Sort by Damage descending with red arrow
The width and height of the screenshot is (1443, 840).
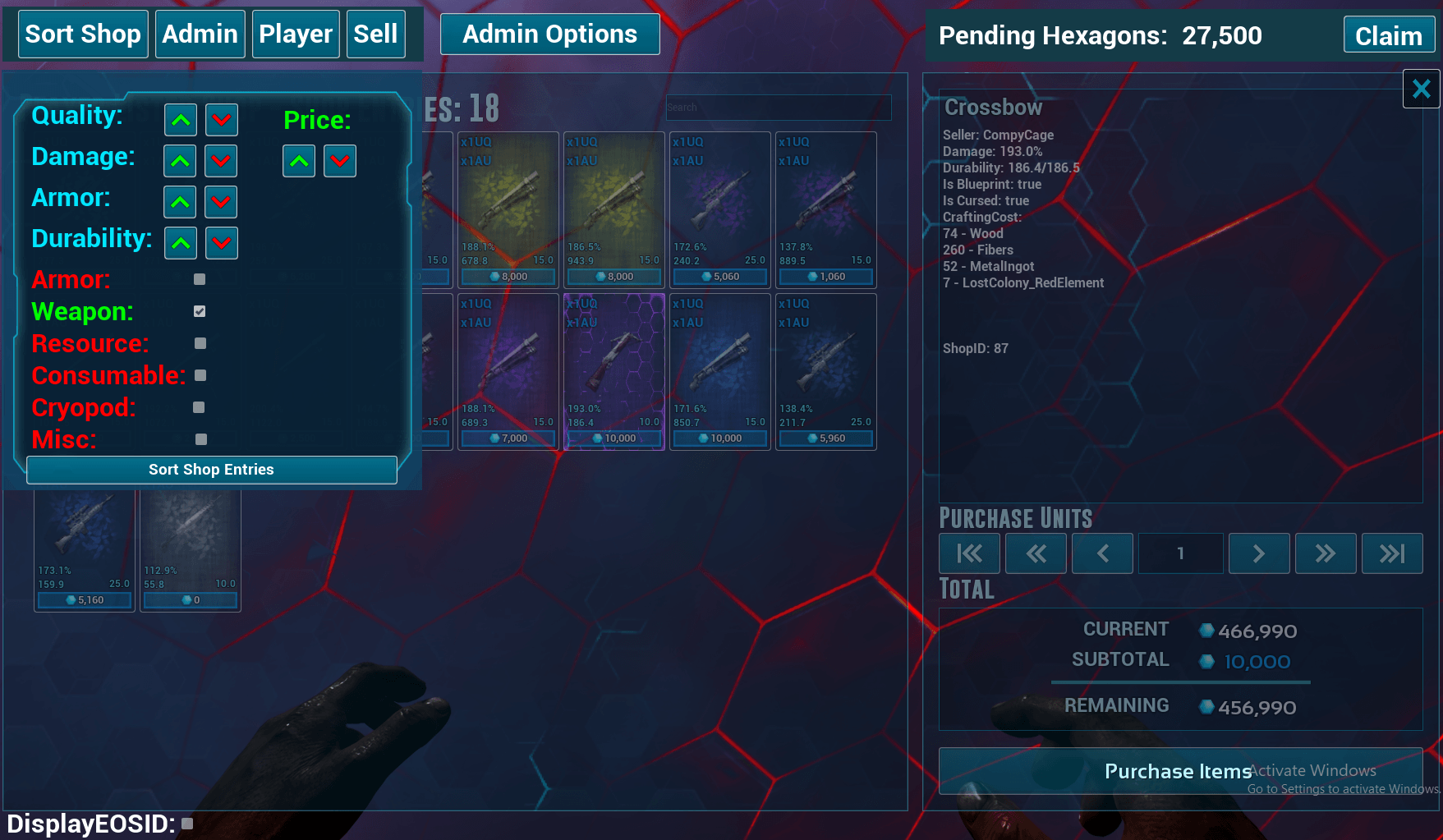(221, 161)
